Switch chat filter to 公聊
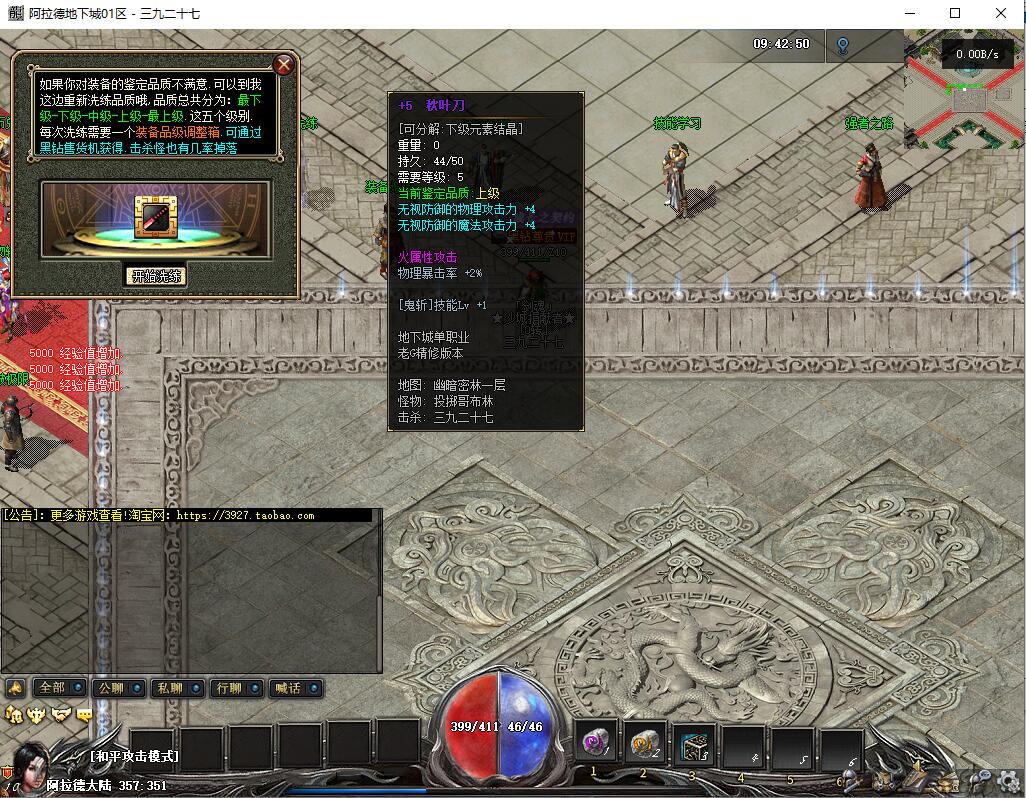This screenshot has height=798, width=1026. [110, 688]
